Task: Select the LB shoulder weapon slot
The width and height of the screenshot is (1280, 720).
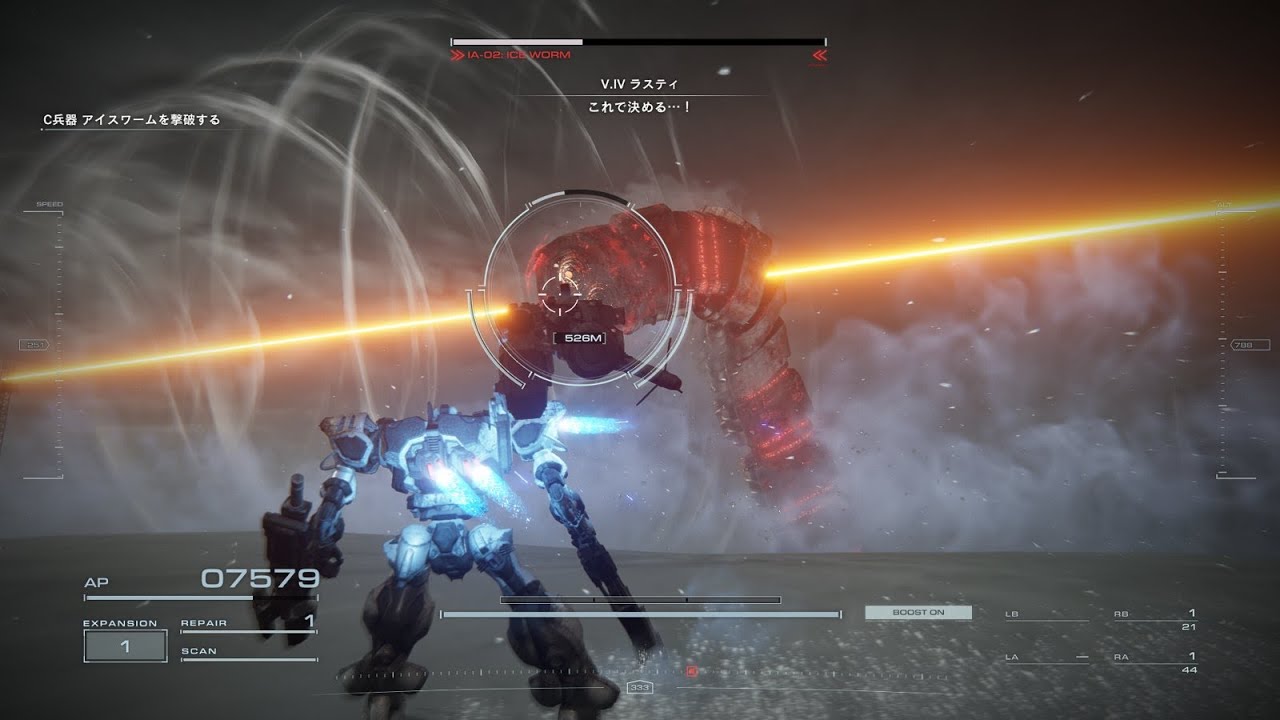Action: click(x=1046, y=616)
